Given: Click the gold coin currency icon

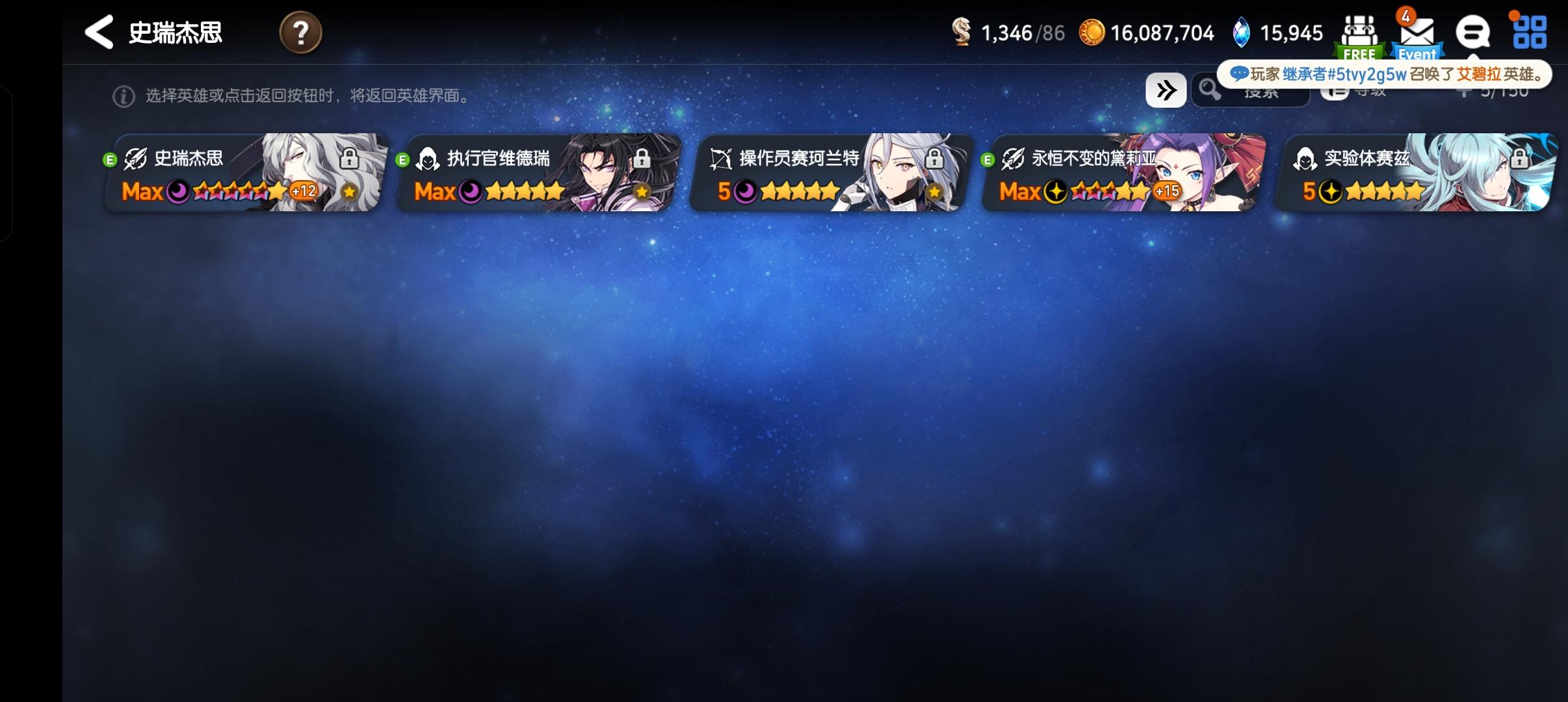Looking at the screenshot, I should click(1091, 32).
